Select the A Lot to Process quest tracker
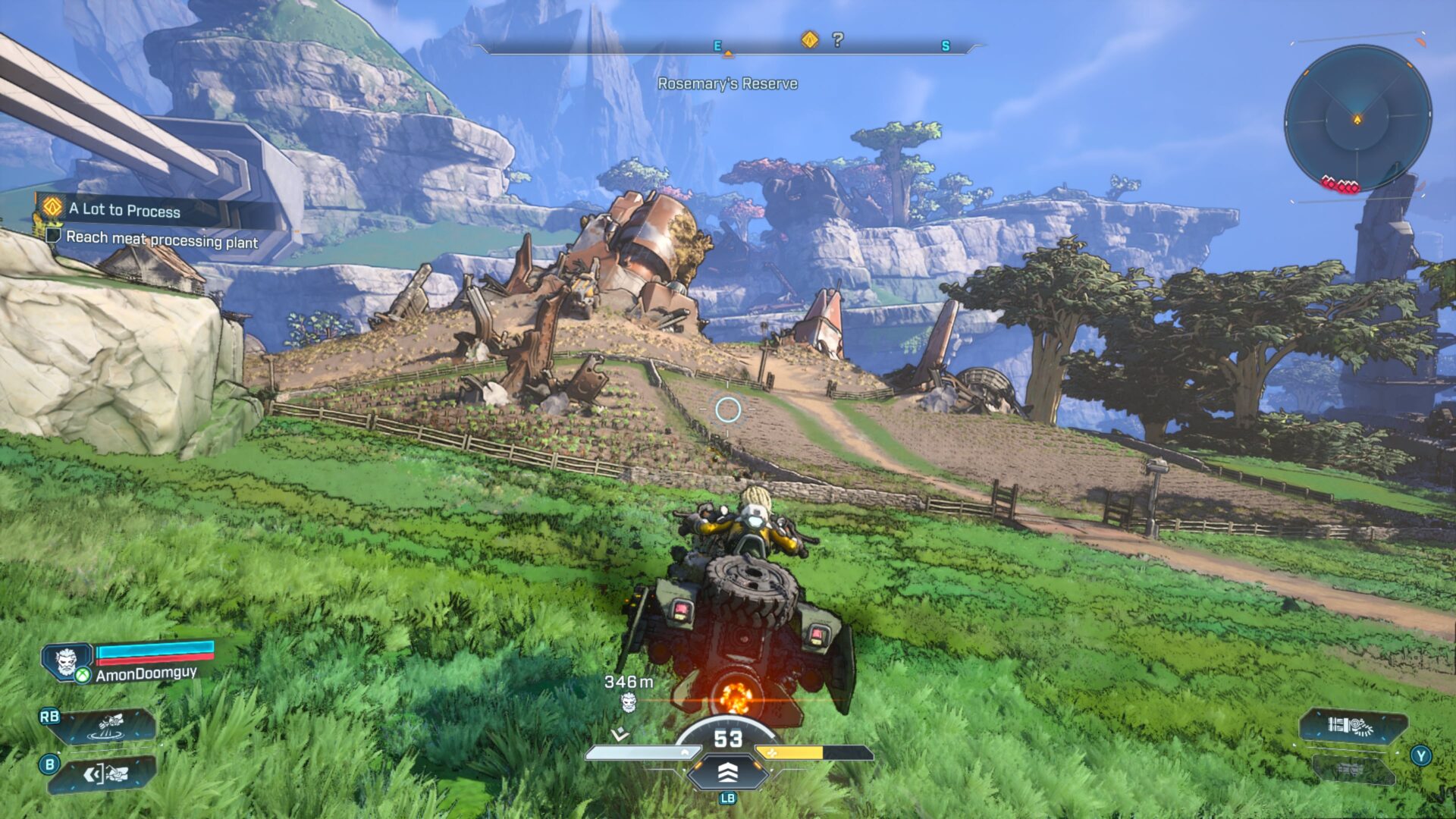Image resolution: width=1456 pixels, height=819 pixels. coord(124,210)
